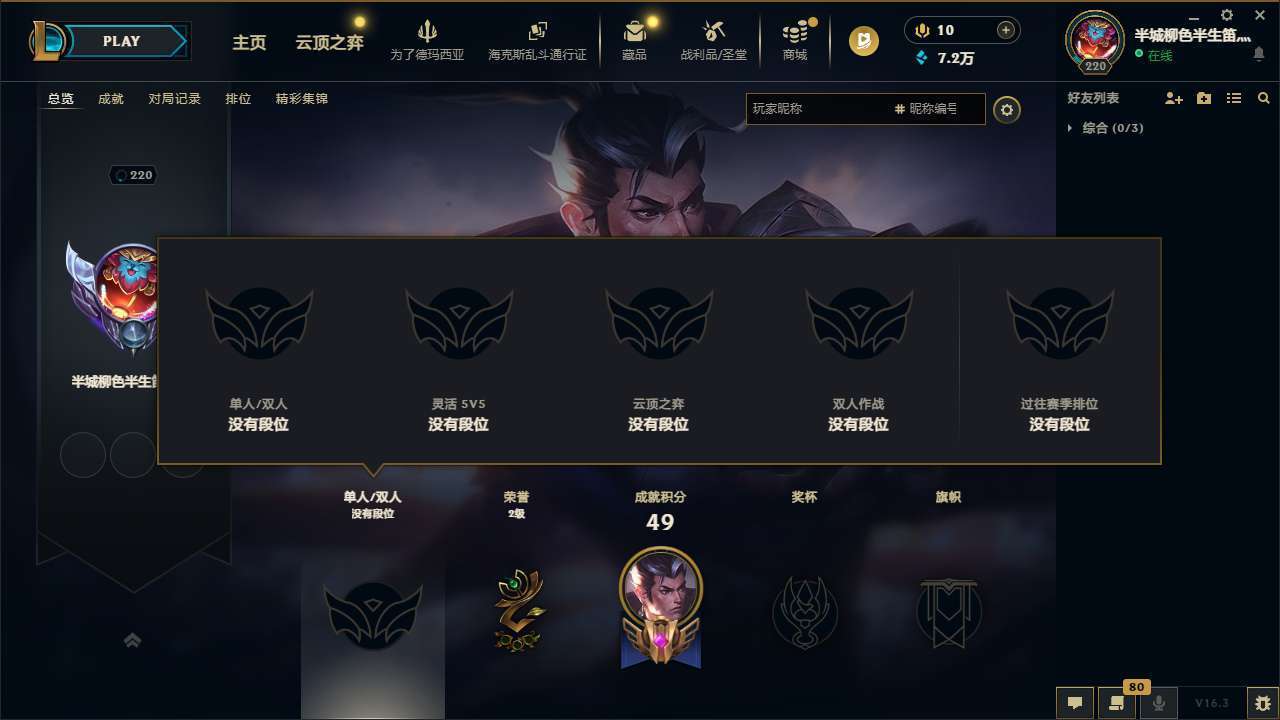This screenshot has height=720, width=1280.
Task: Toggle the microphone mute in bottom bar
Action: pos(1158,703)
